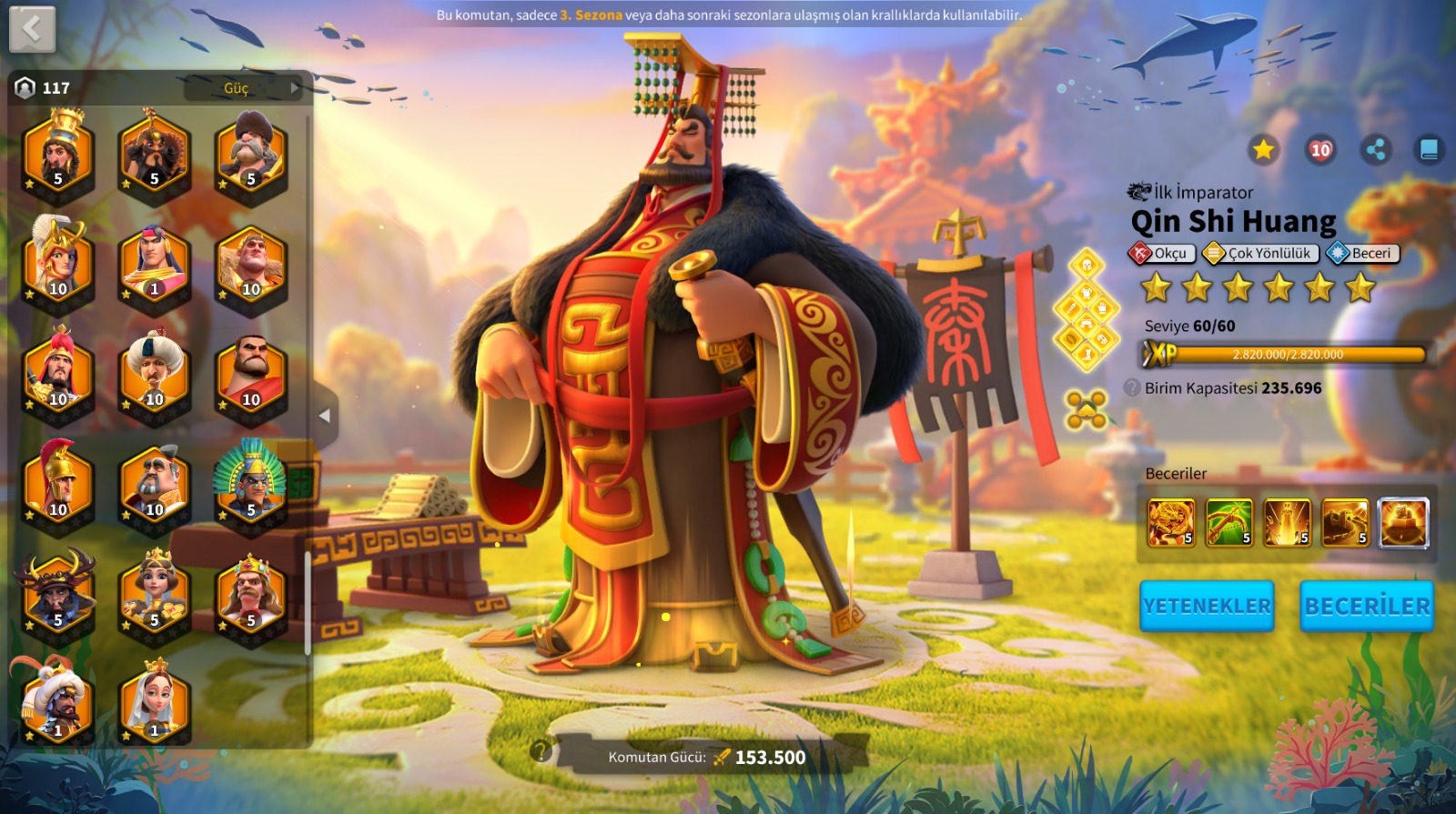Choose the green feathered headdress commander
The height and width of the screenshot is (814, 1456).
coord(250,483)
